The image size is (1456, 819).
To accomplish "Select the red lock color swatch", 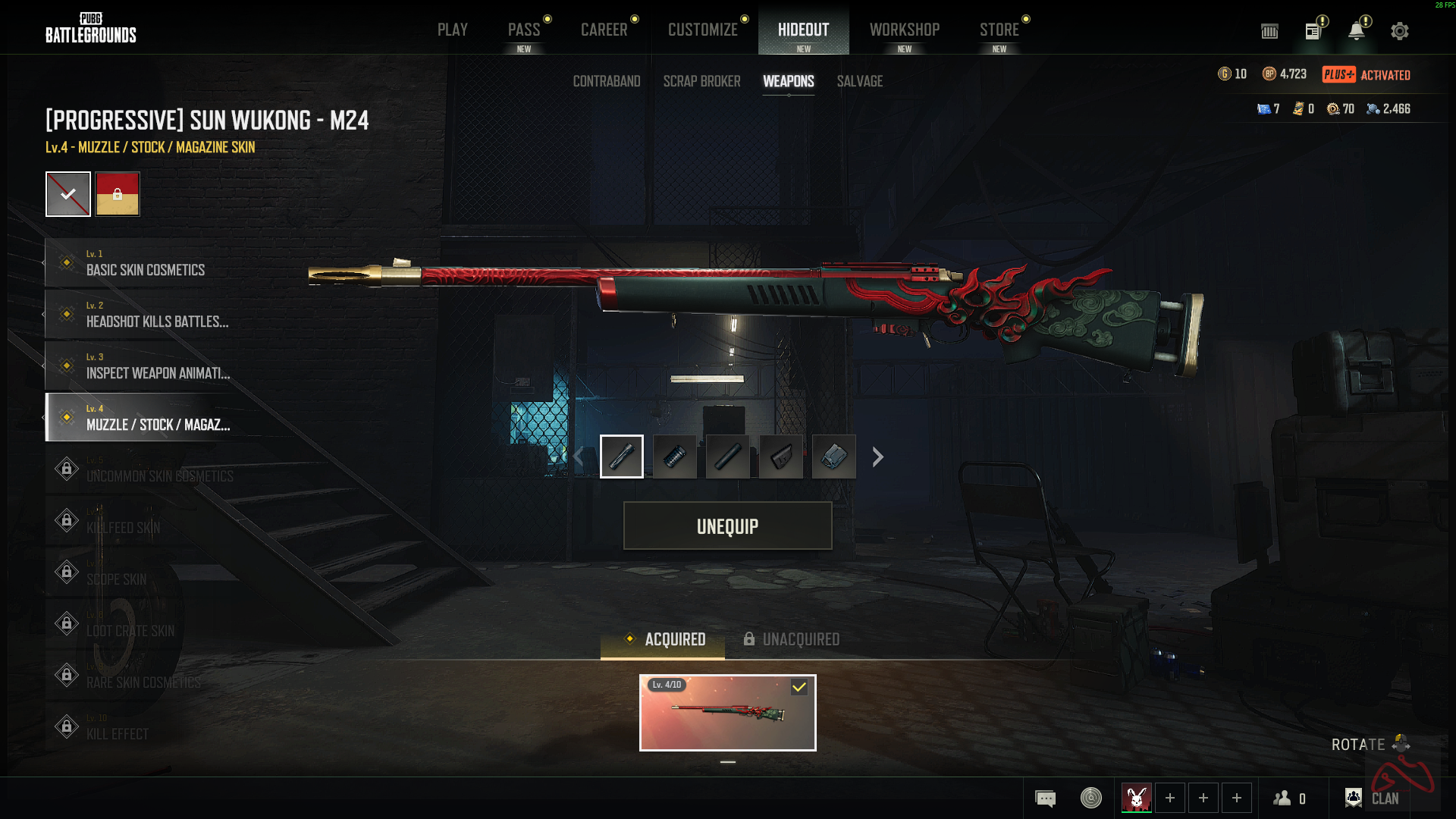I will pyautogui.click(x=118, y=194).
